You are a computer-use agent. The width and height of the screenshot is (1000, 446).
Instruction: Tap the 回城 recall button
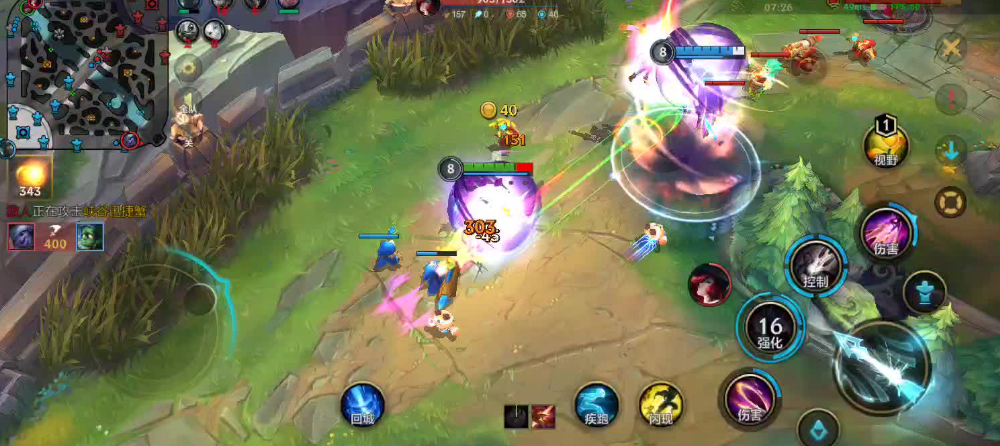(x=362, y=405)
